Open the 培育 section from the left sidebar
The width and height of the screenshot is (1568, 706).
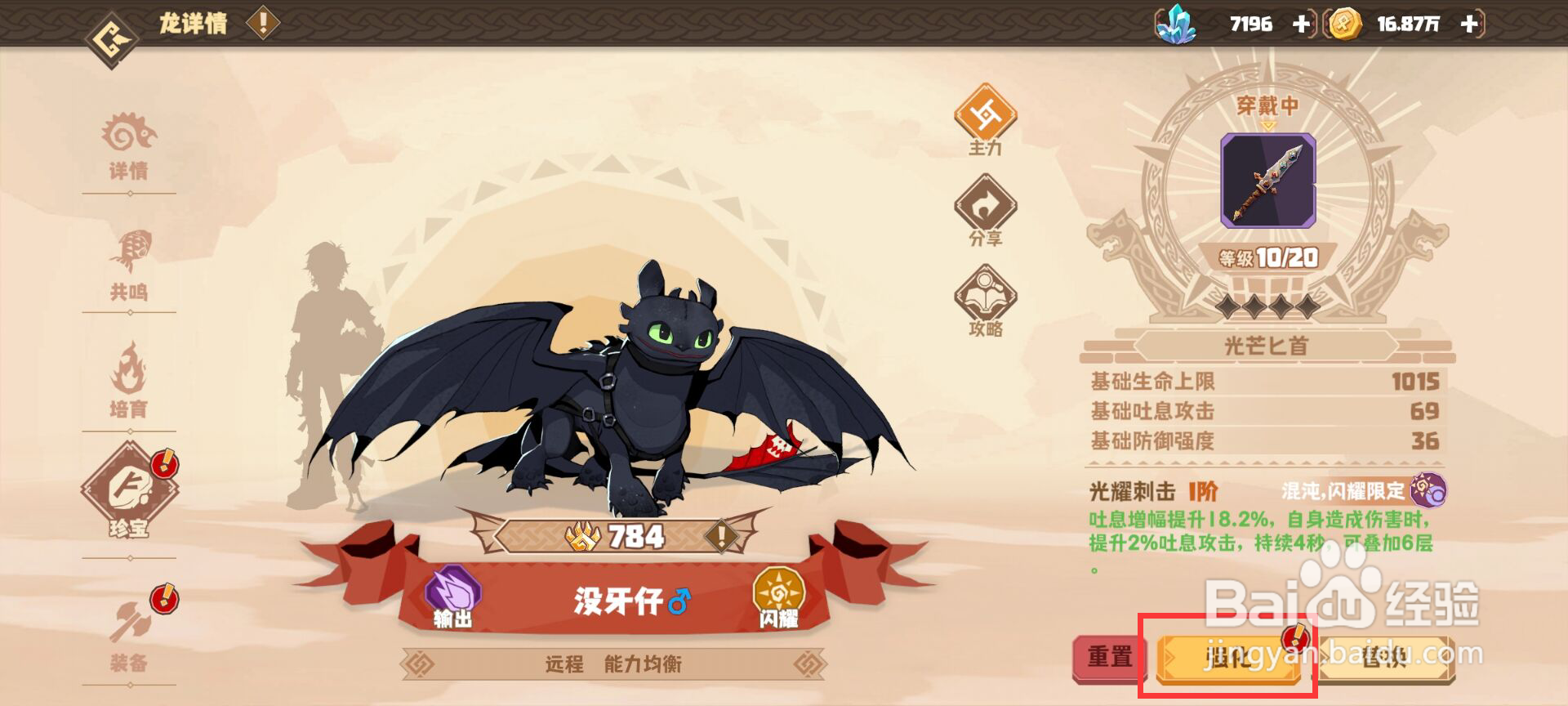(131, 382)
